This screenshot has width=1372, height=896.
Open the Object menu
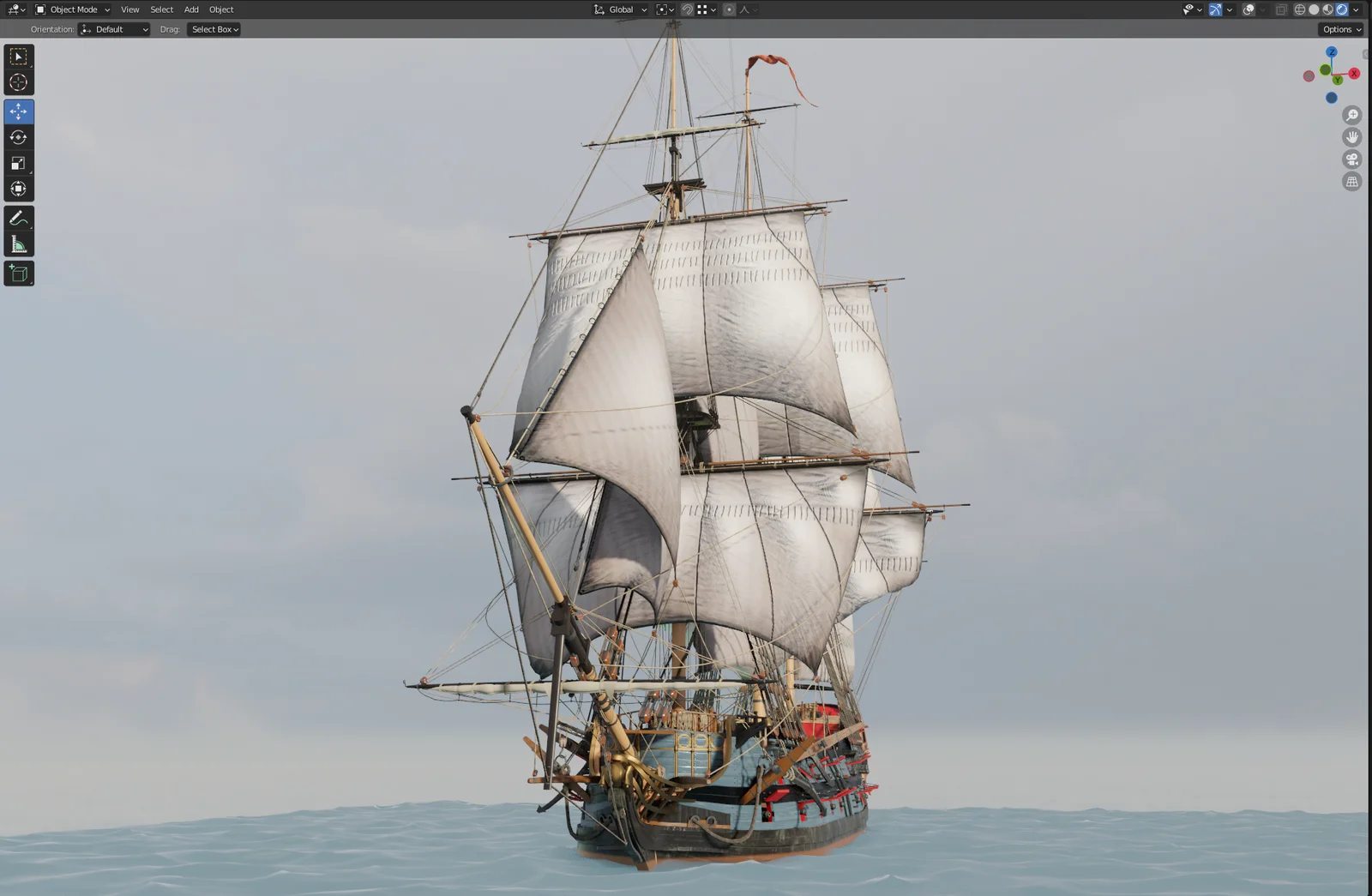tap(220, 9)
